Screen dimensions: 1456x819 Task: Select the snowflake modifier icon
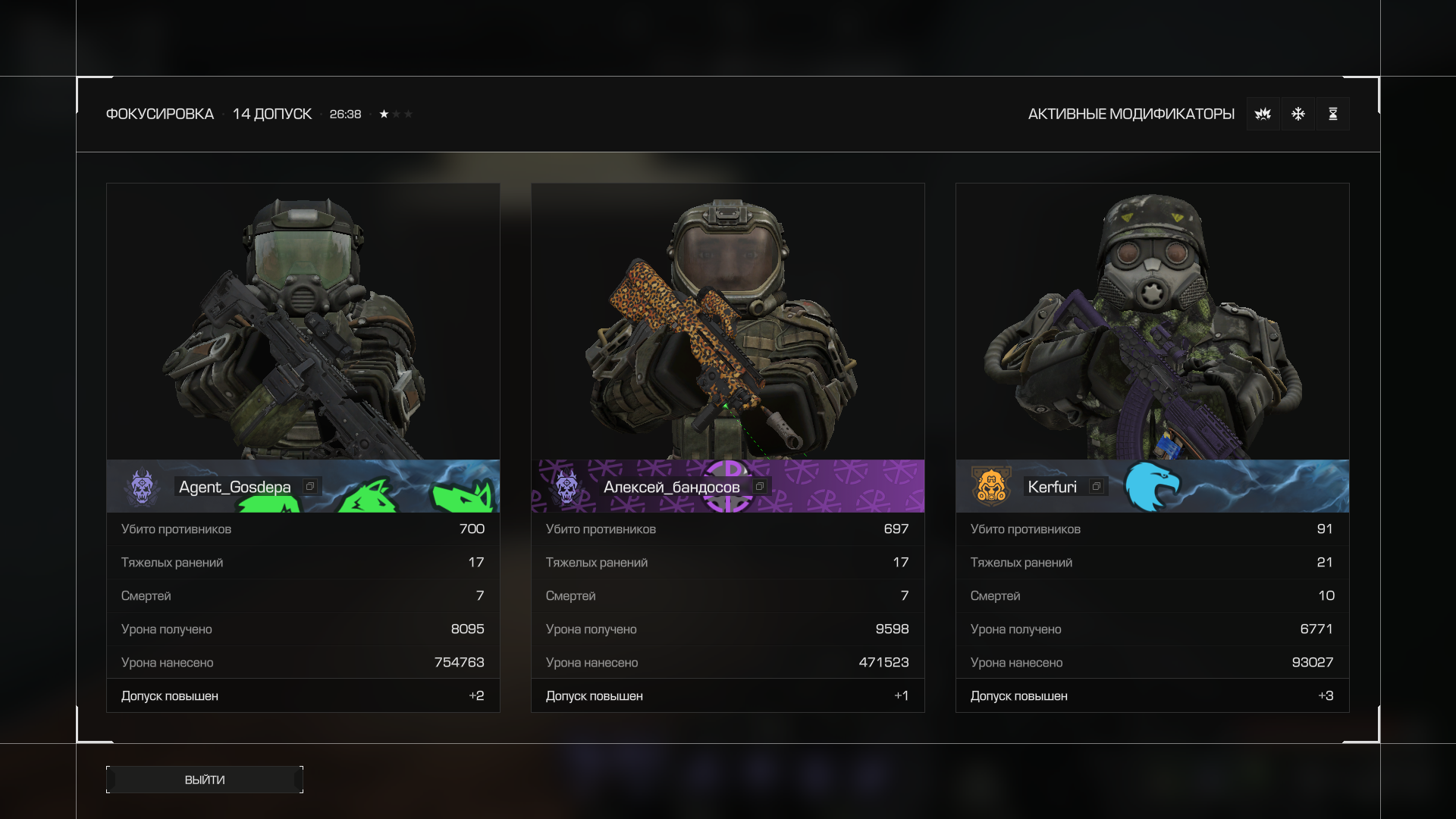point(1298,114)
